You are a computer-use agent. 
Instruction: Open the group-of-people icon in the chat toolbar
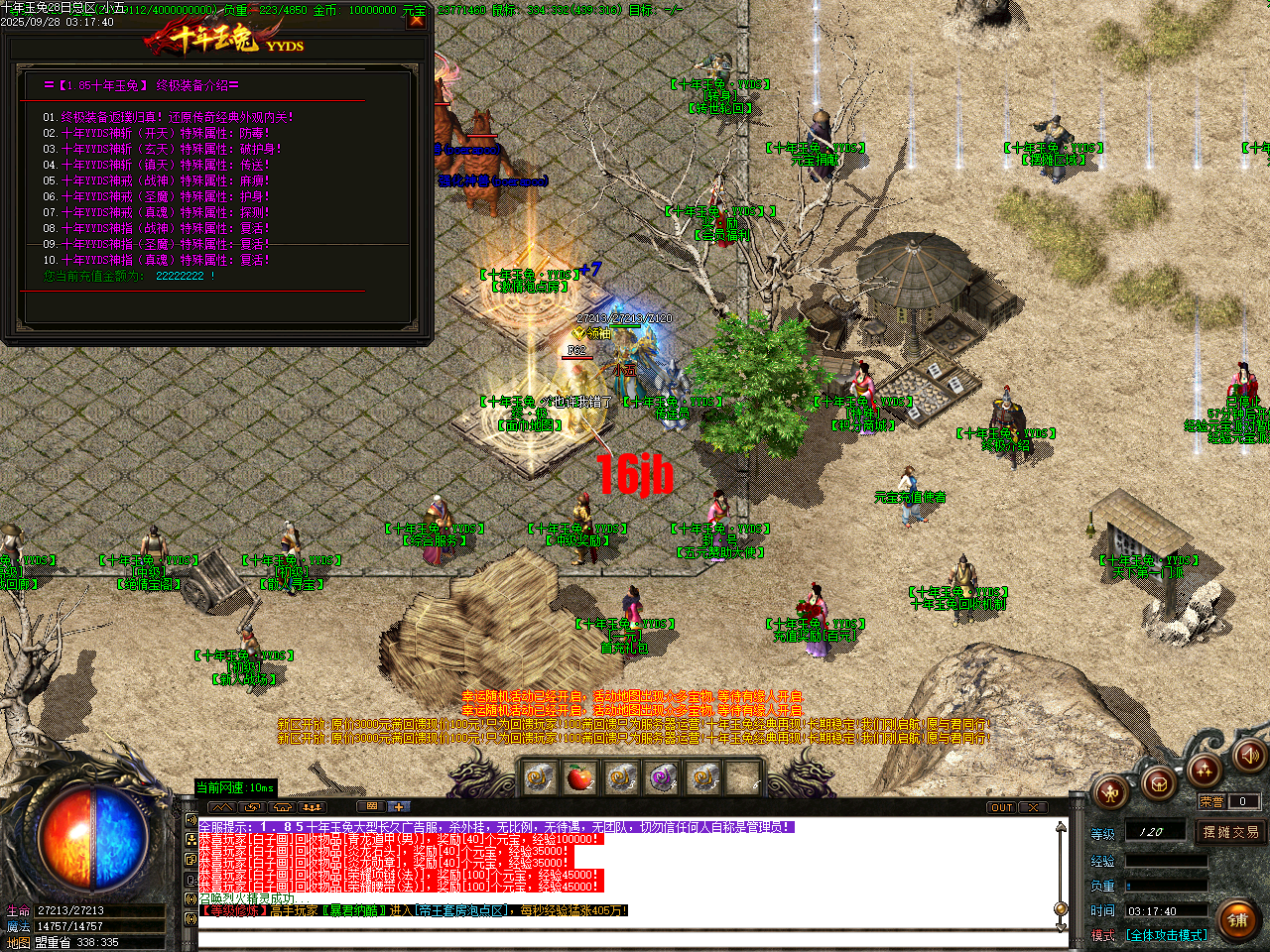pos(312,807)
